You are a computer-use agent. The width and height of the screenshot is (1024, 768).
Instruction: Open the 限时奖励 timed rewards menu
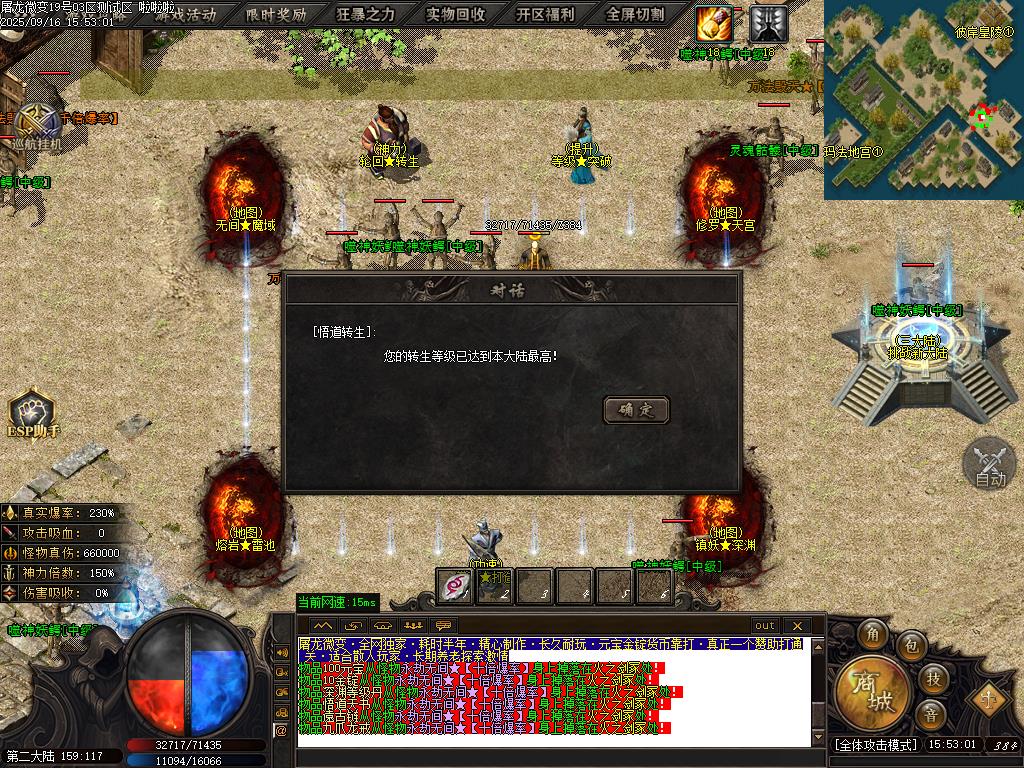(x=276, y=14)
